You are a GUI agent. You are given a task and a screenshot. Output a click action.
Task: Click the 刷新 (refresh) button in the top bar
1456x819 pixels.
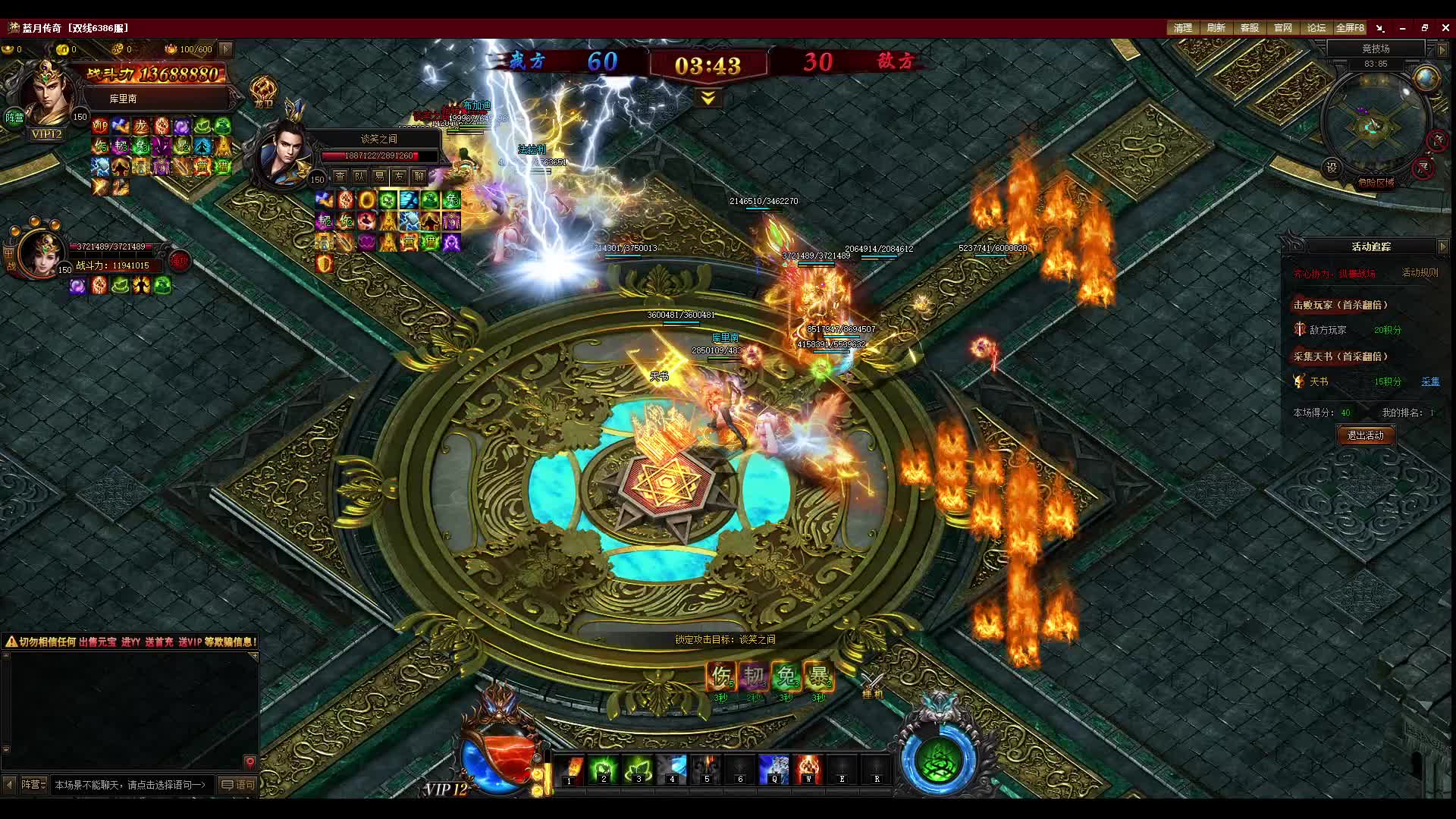pyautogui.click(x=1216, y=28)
